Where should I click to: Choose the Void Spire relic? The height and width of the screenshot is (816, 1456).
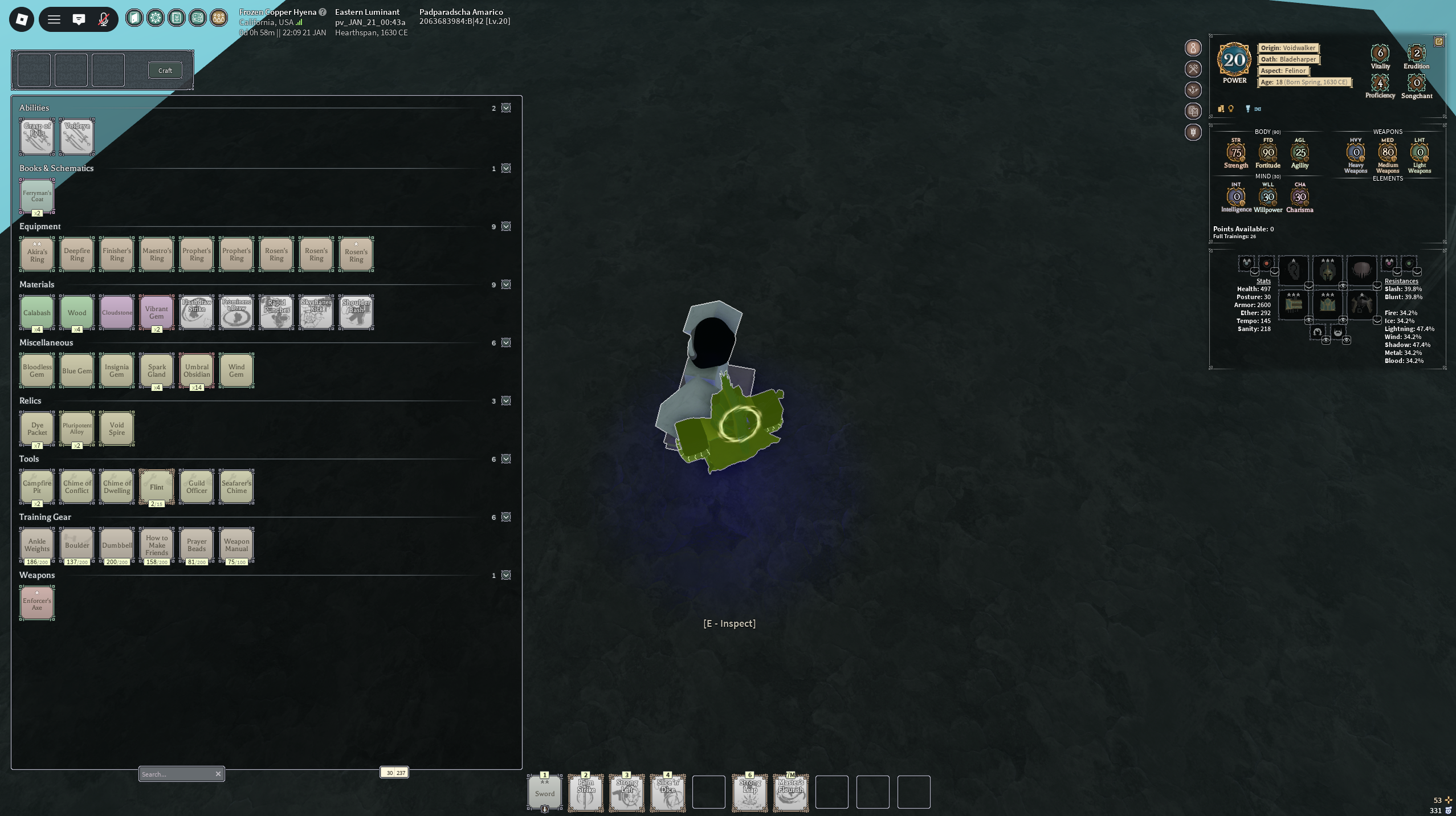click(117, 429)
